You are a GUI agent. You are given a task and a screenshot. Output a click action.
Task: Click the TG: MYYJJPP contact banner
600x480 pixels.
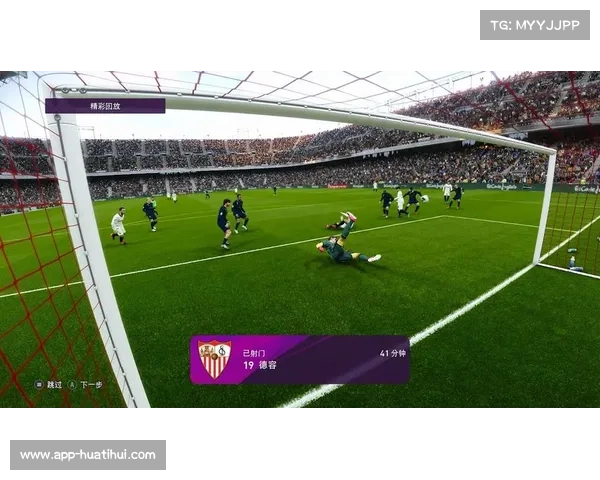coord(535,25)
